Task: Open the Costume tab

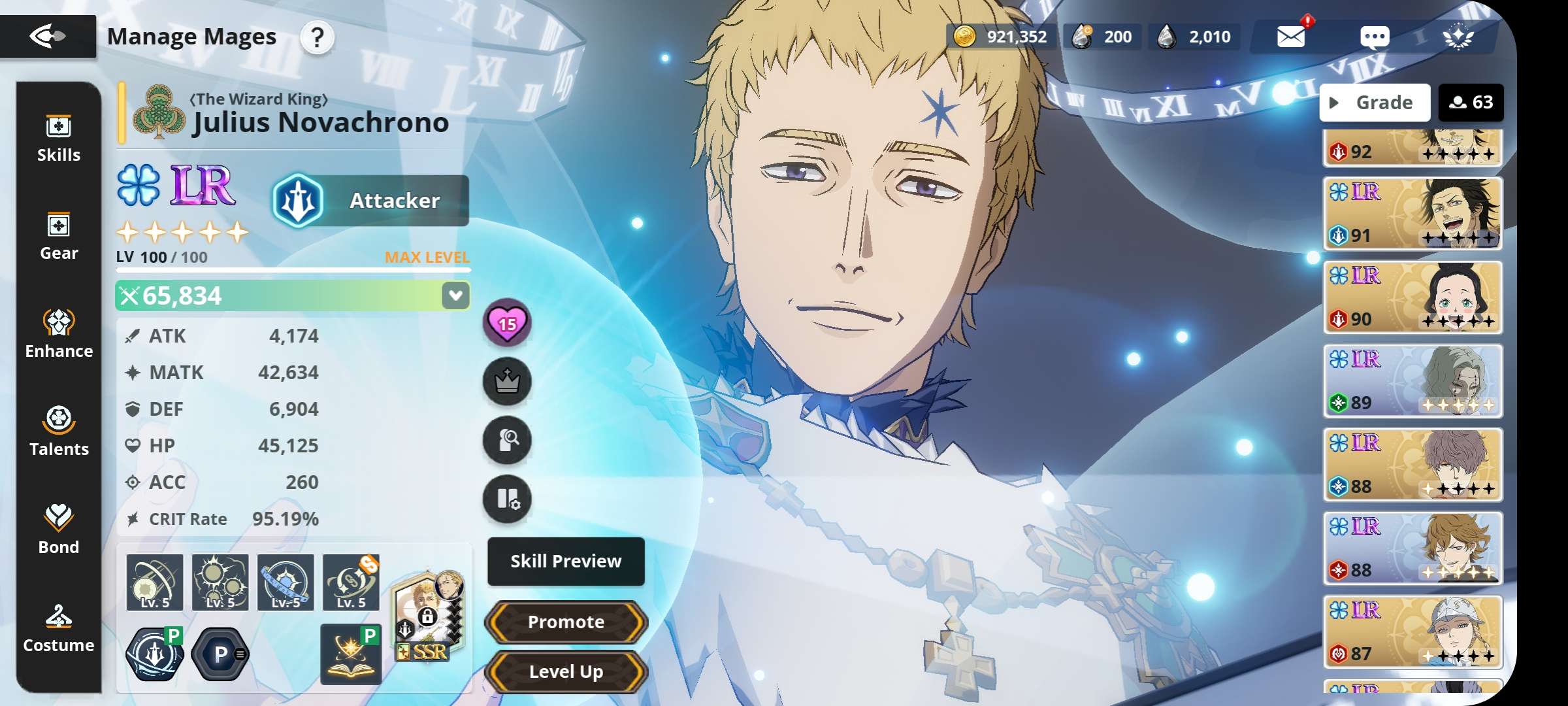Action: tap(59, 629)
